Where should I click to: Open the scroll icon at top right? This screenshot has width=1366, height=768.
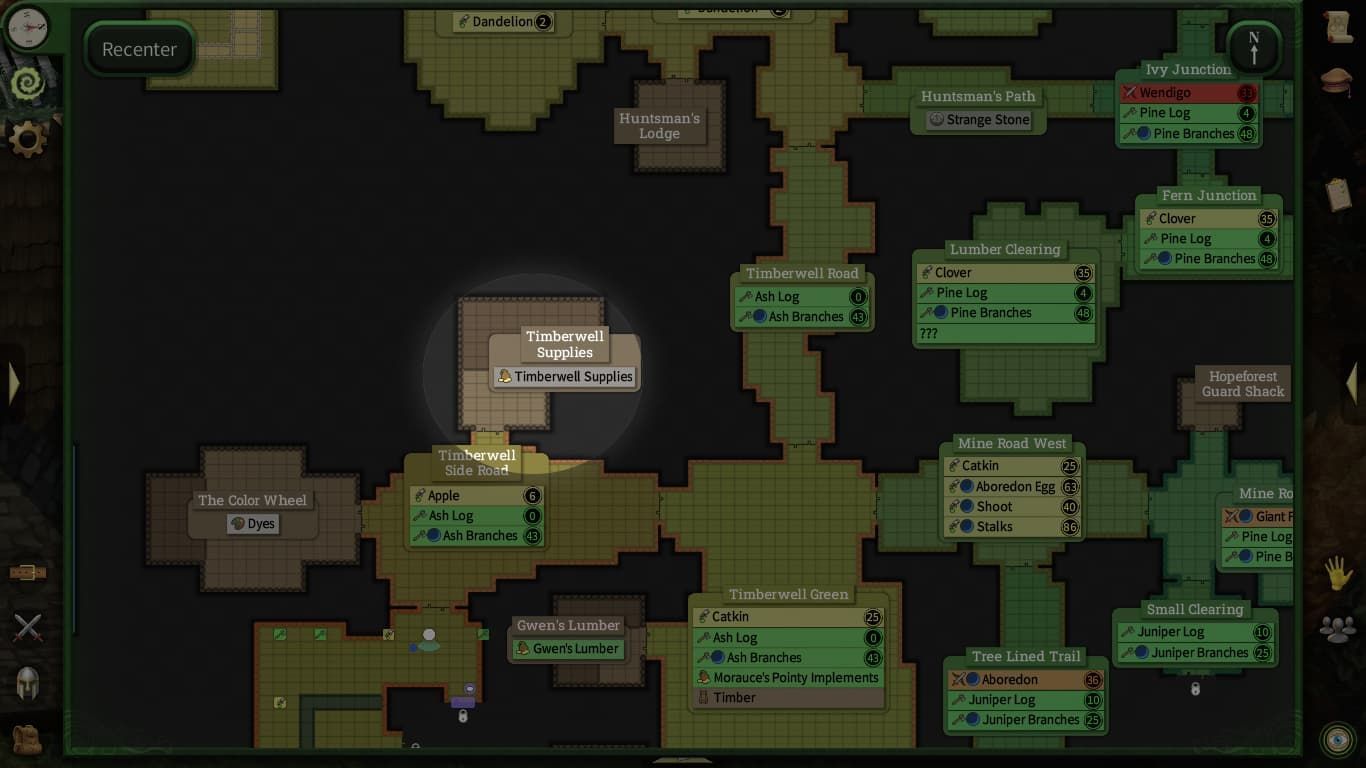click(1340, 26)
